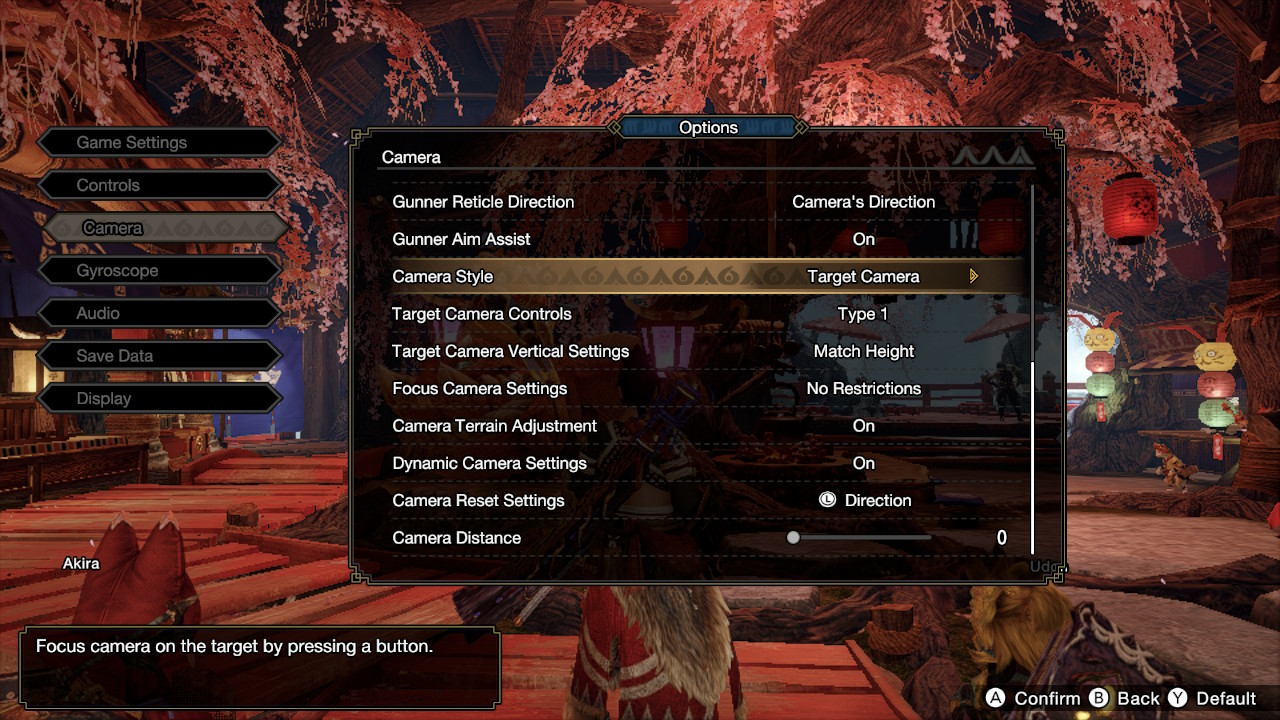Switch to the Controls category
This screenshot has height=720, width=1280.
click(x=158, y=186)
